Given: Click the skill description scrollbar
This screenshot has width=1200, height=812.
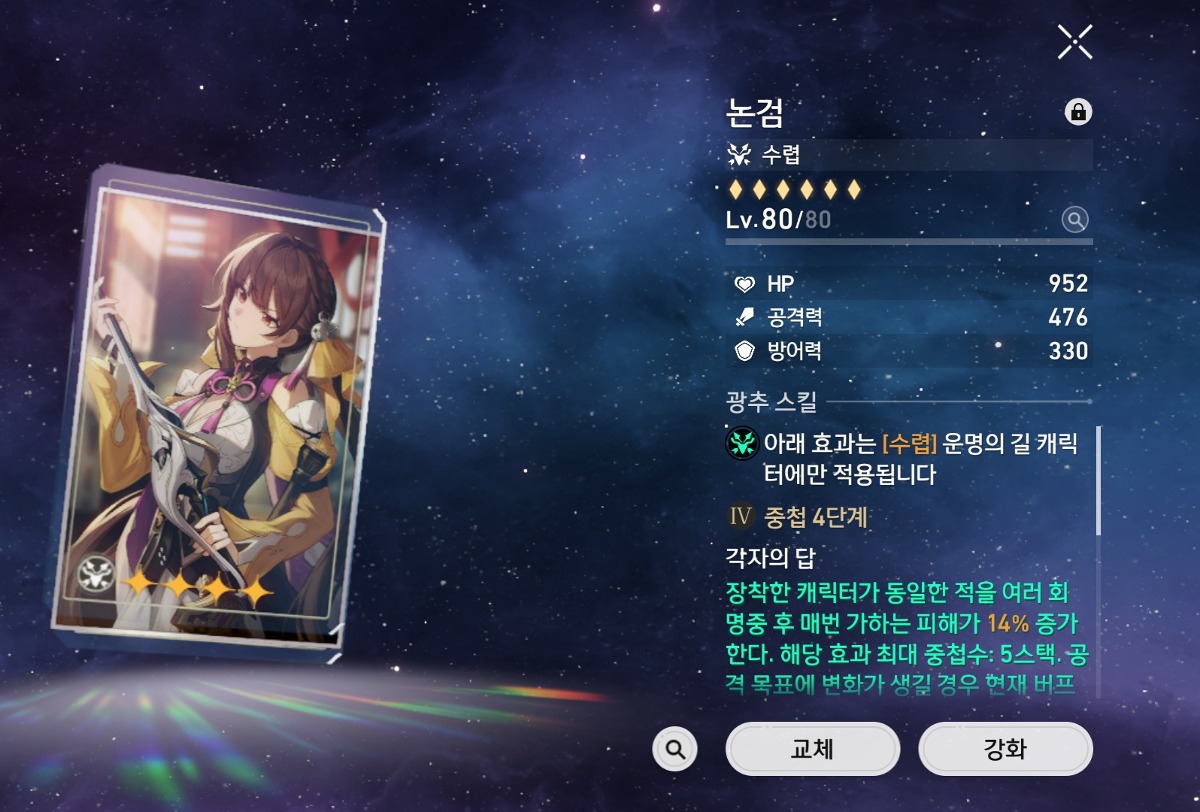Looking at the screenshot, I should tap(1097, 480).
